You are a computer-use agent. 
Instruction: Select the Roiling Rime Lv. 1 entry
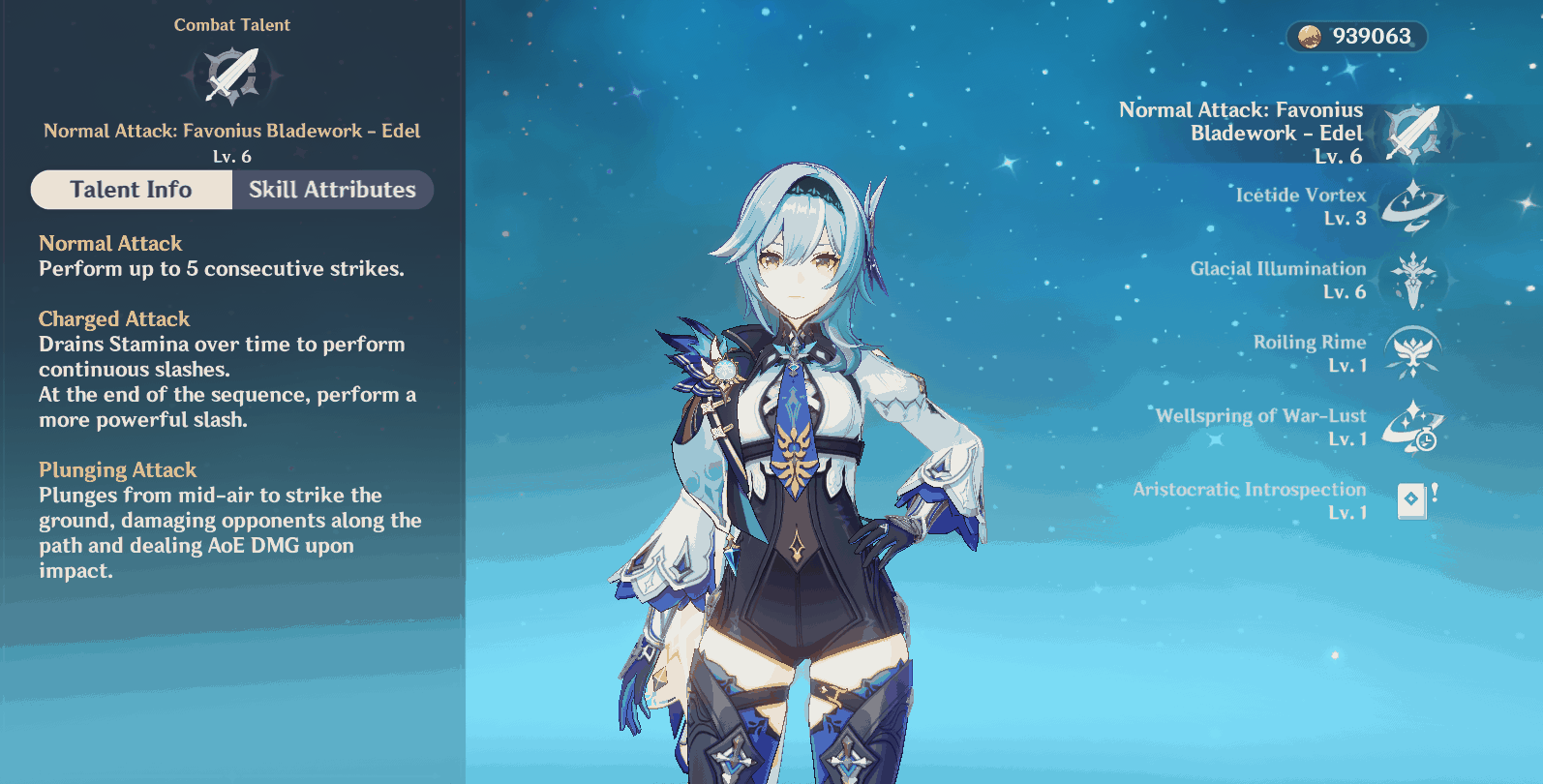pos(1349,367)
